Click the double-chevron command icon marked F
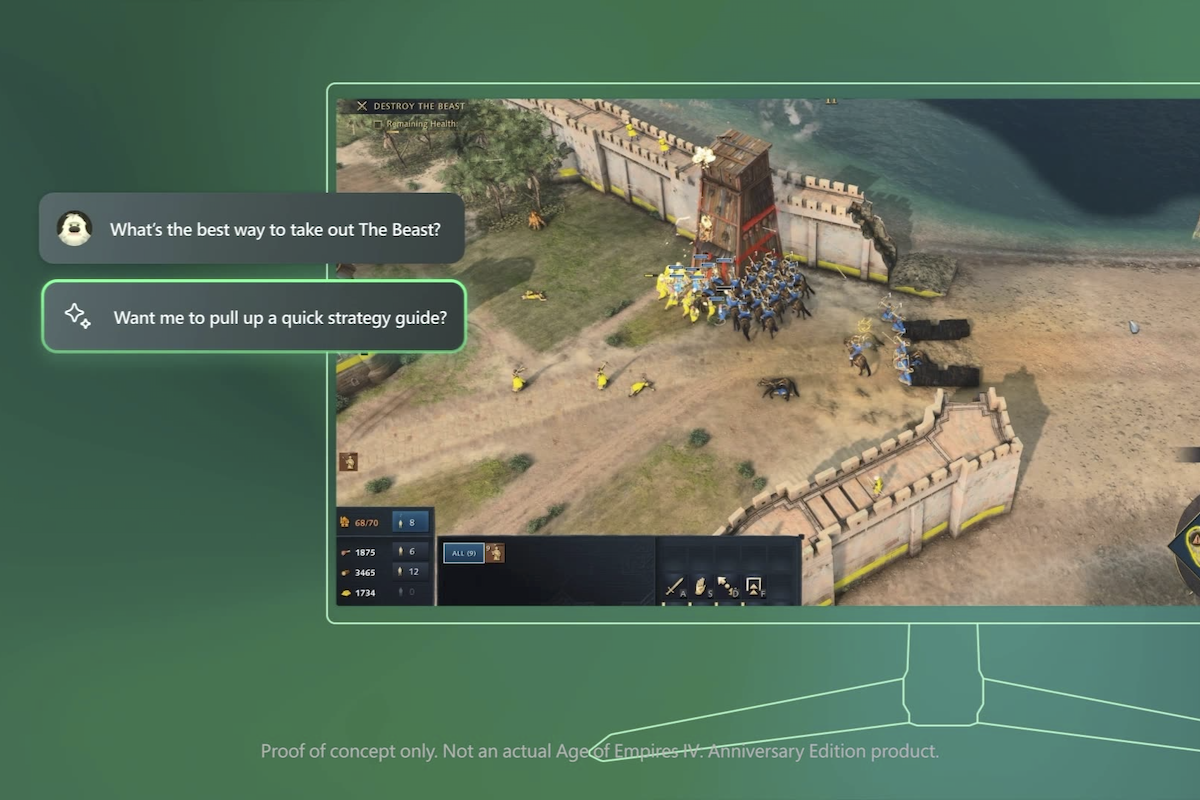Screen dimensions: 1200x800 [753, 586]
